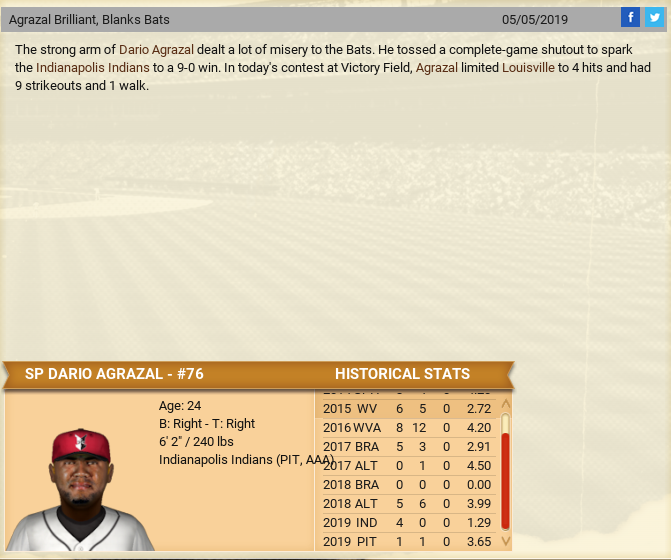This screenshot has height=560, width=671.
Task: Select the 2019 IND stats row
Action: [406, 522]
